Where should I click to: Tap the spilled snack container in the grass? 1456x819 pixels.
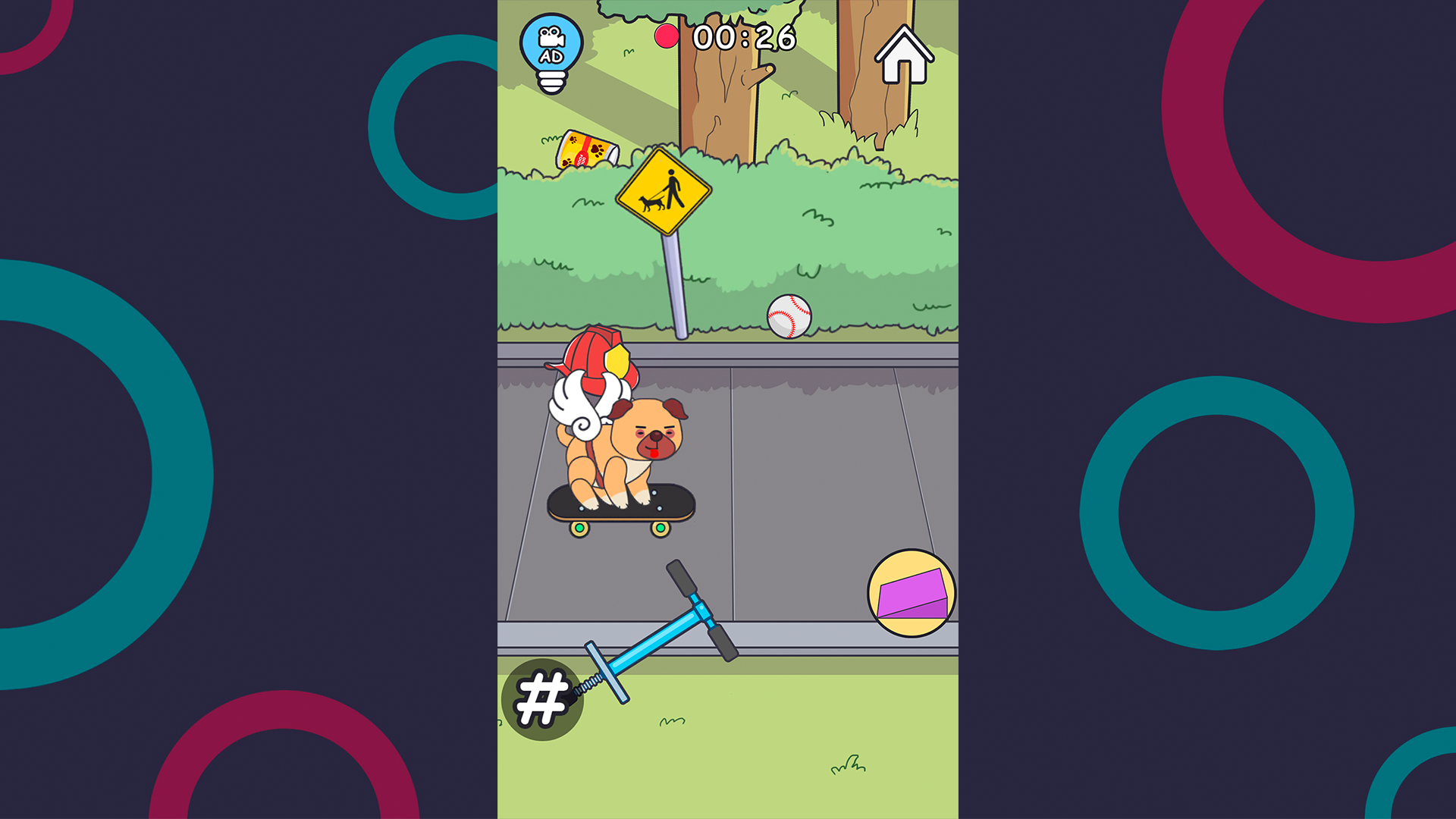pyautogui.click(x=584, y=149)
